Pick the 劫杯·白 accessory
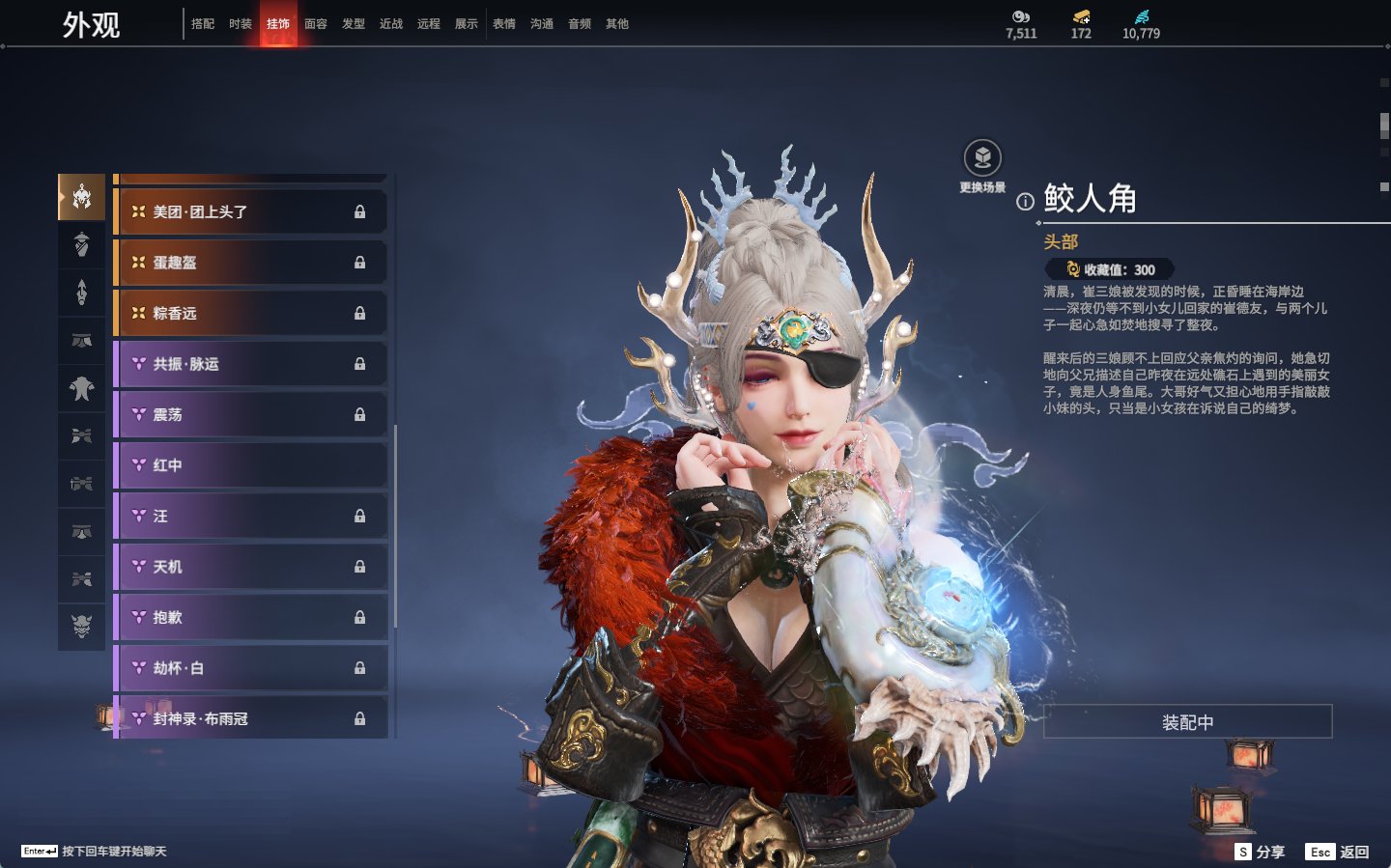The width and height of the screenshot is (1391, 868). 250,668
